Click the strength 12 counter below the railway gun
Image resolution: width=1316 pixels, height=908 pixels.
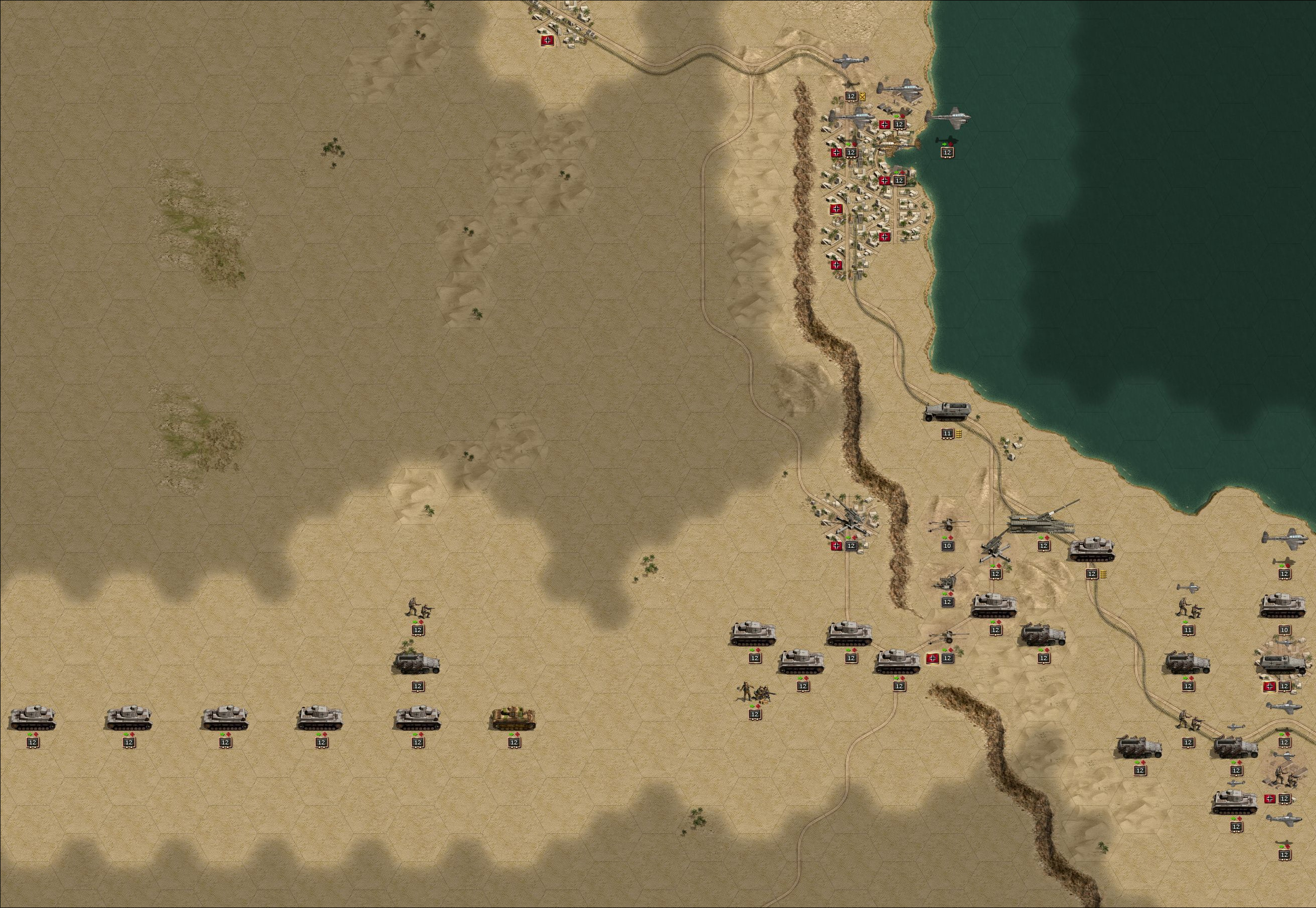[1044, 546]
